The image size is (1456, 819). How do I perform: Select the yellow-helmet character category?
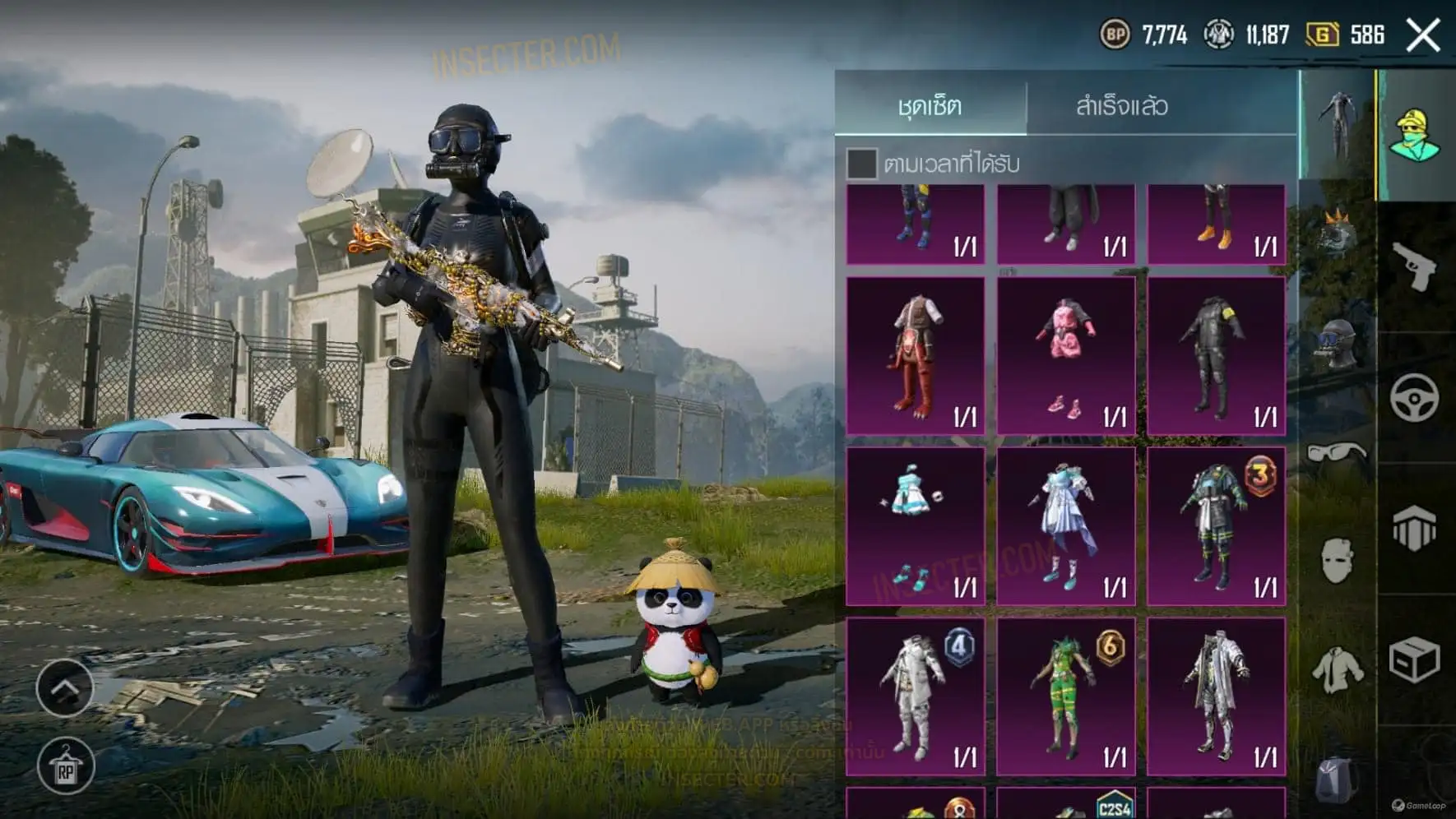pyautogui.click(x=1415, y=134)
